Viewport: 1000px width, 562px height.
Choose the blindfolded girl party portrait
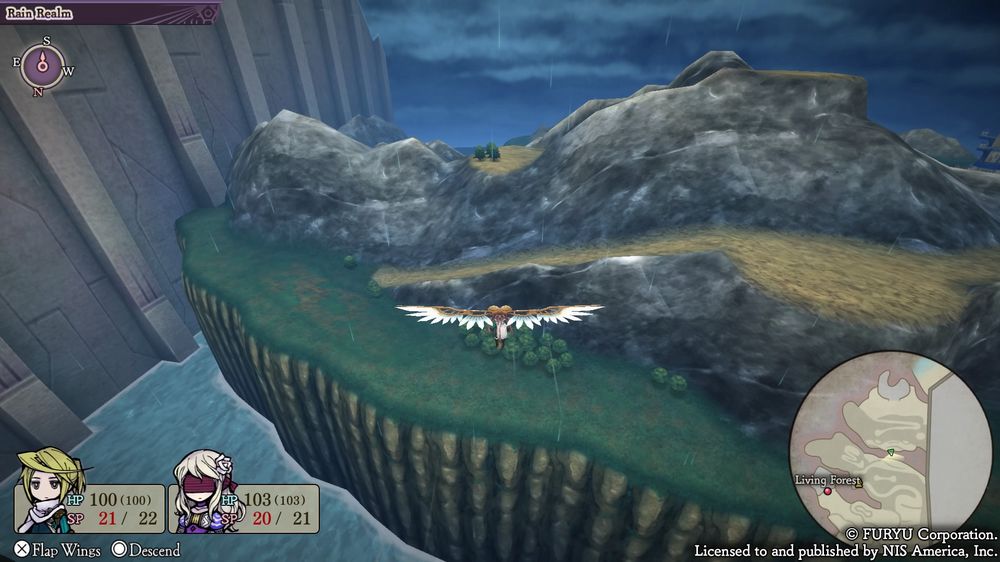click(x=203, y=490)
